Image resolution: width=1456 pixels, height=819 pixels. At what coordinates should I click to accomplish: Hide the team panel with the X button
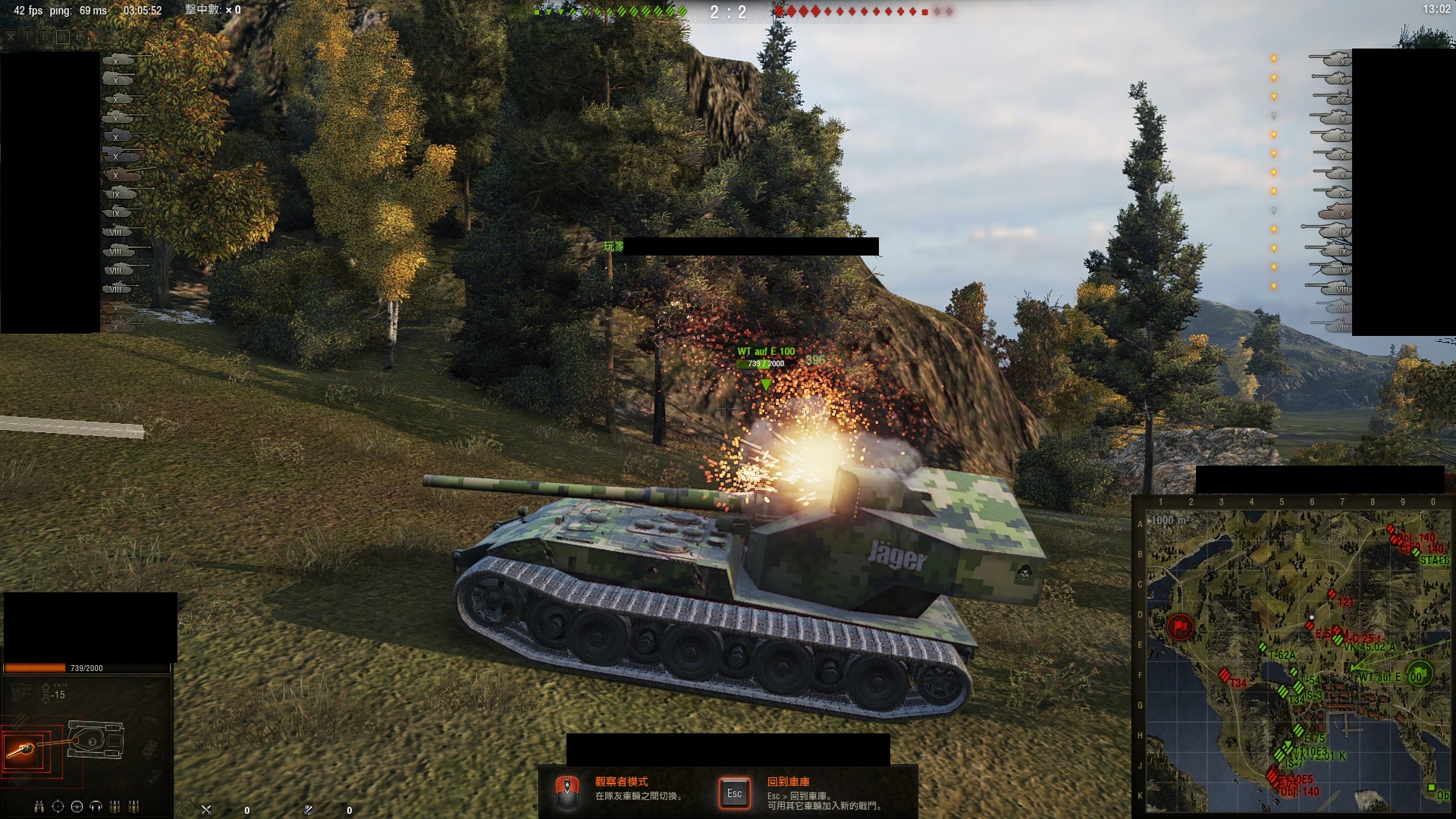(x=11, y=36)
